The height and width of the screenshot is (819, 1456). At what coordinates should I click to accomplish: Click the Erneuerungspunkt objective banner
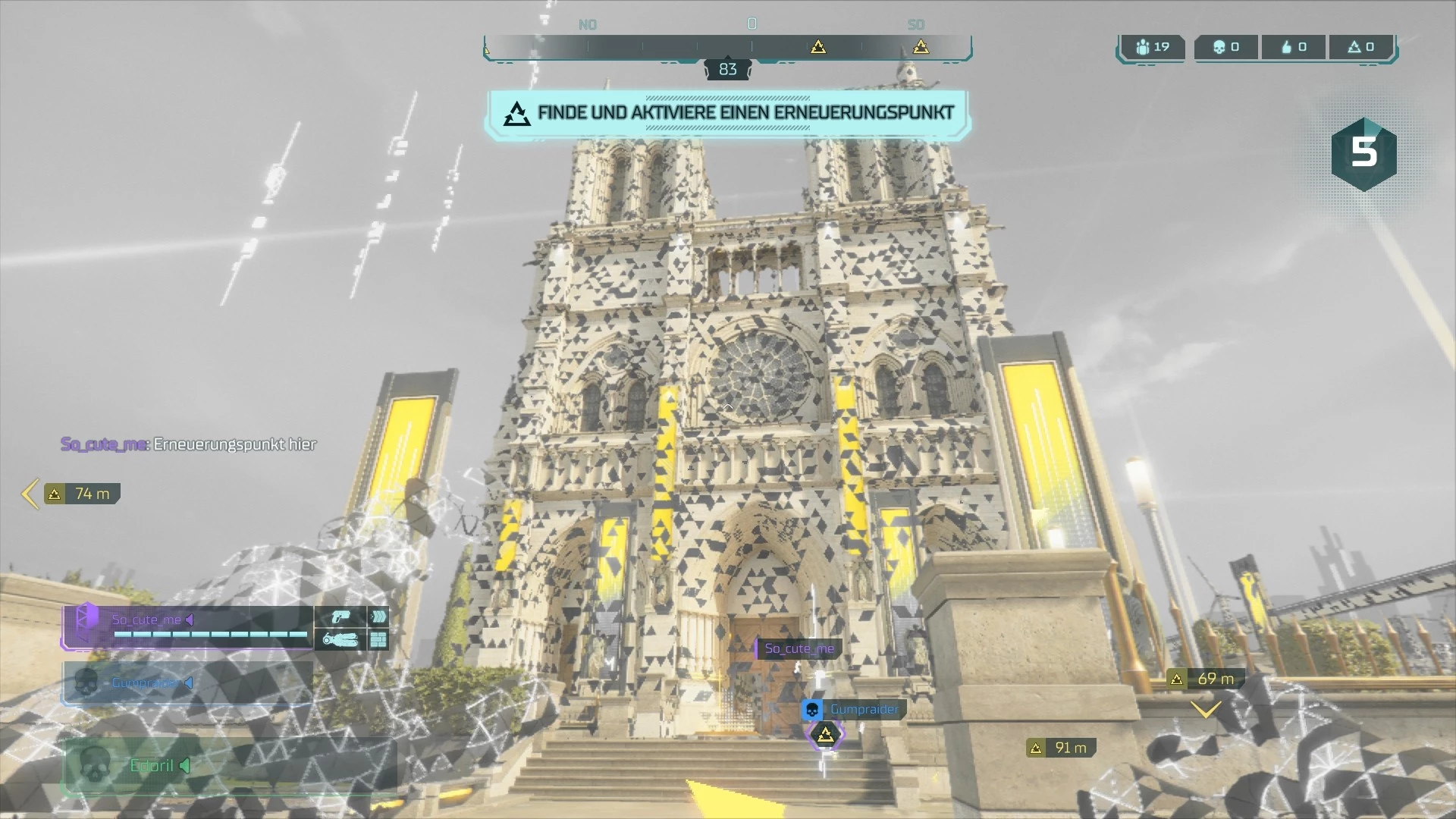click(727, 114)
